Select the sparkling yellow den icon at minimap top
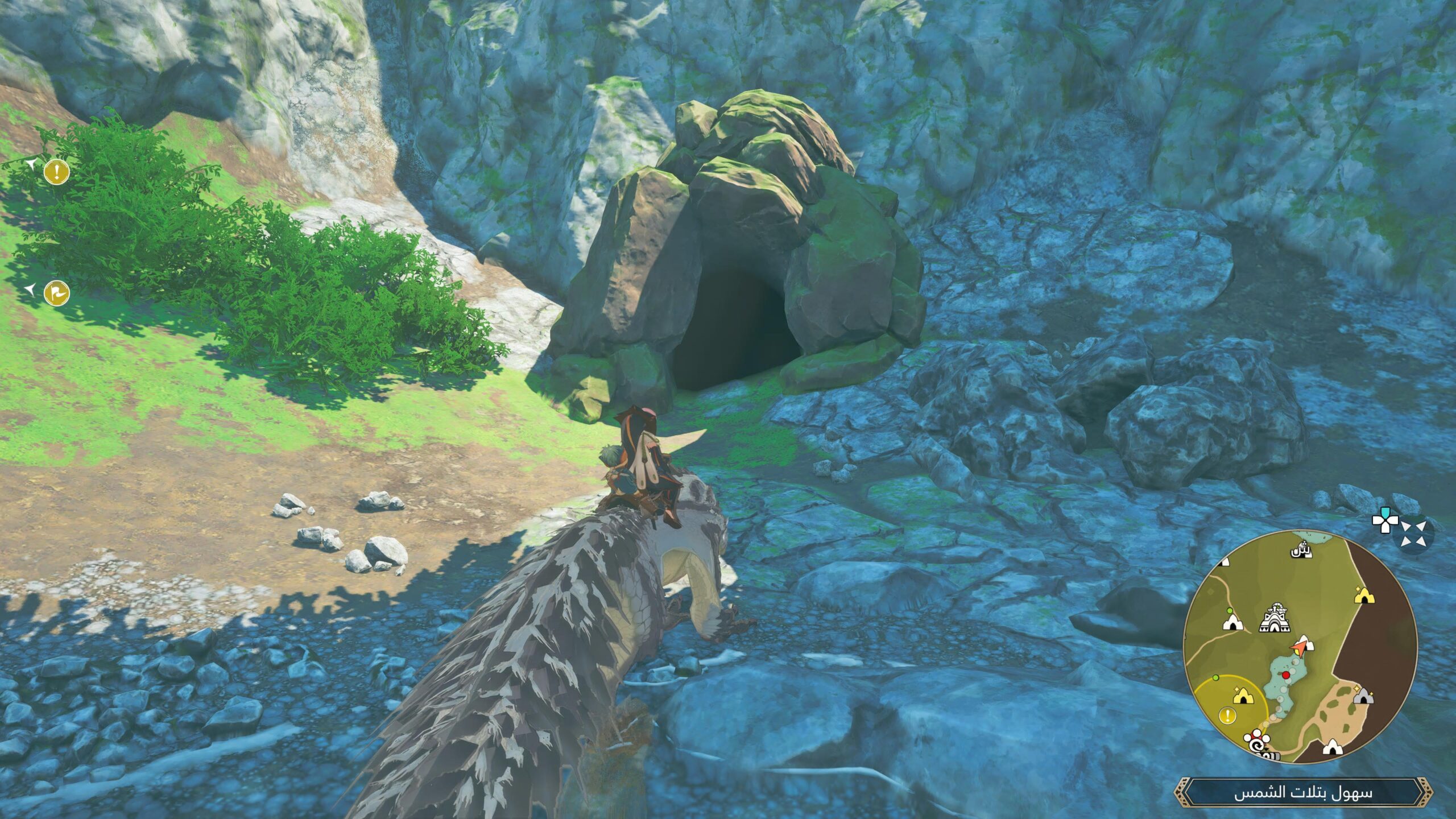 click(1364, 595)
